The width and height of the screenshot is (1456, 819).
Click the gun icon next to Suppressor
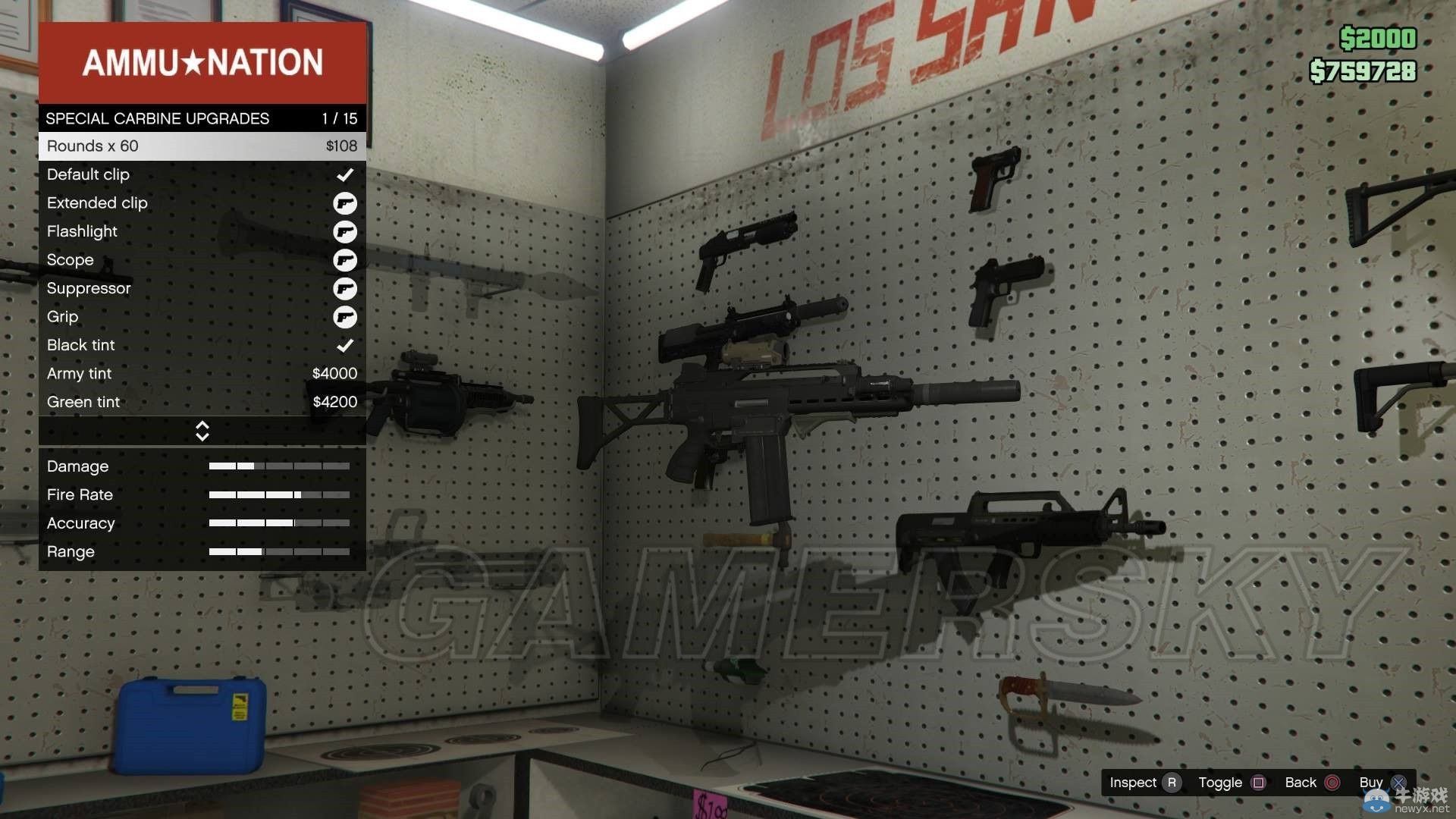(x=347, y=288)
